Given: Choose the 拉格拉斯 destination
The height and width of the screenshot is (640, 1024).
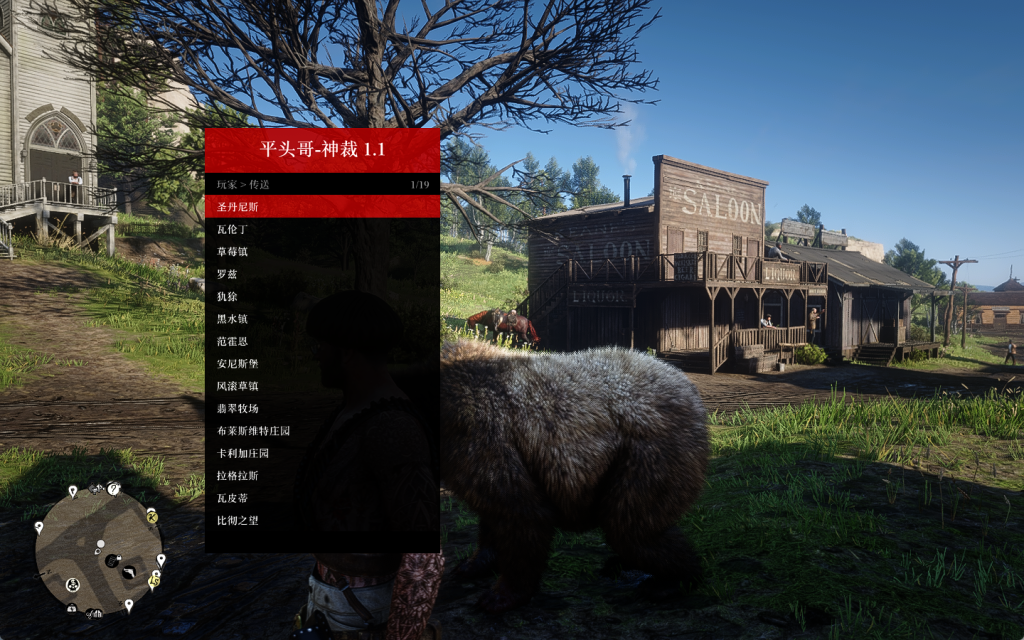Looking at the screenshot, I should click(x=322, y=476).
